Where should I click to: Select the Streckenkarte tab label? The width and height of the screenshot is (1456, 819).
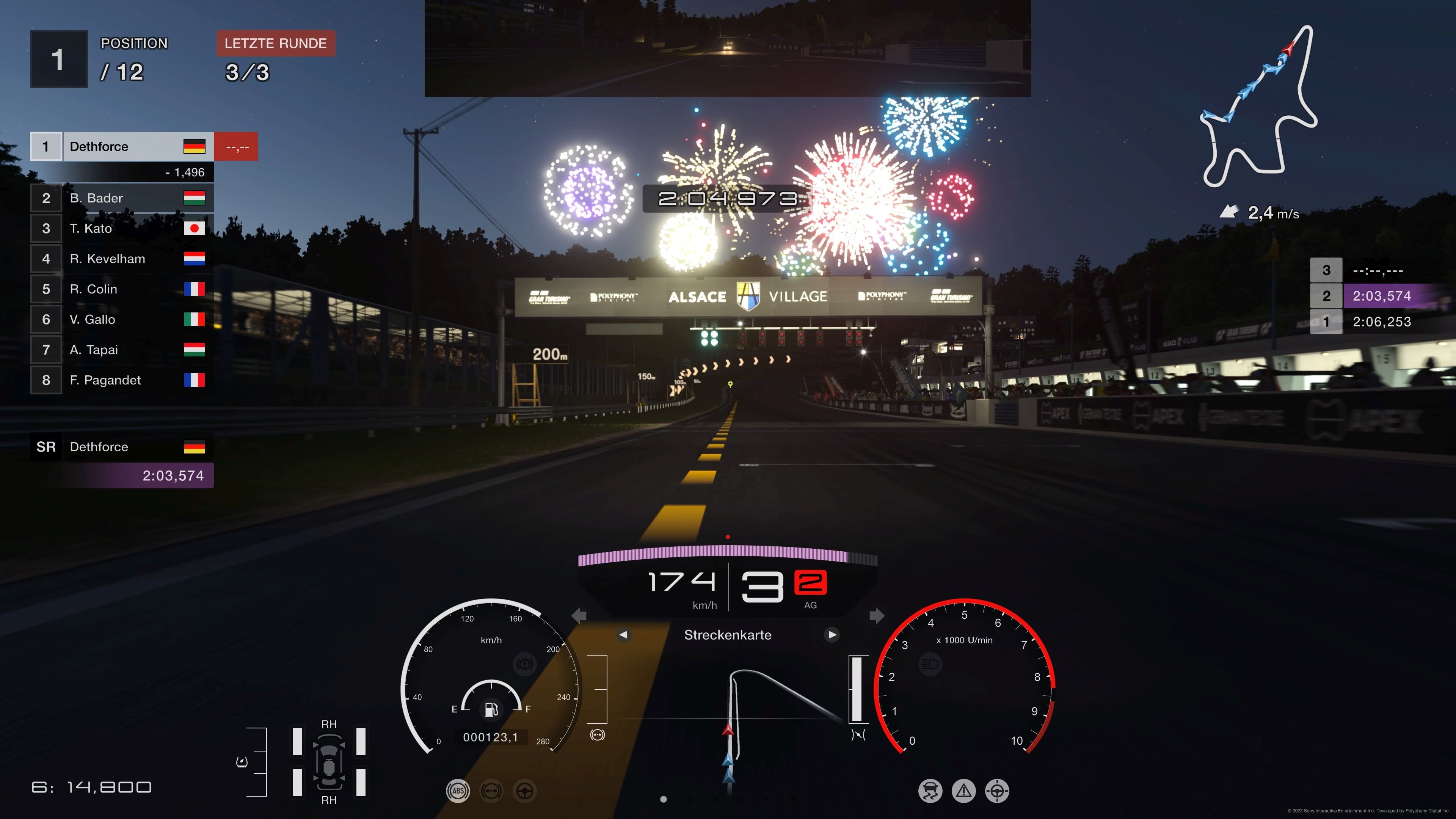click(x=728, y=635)
